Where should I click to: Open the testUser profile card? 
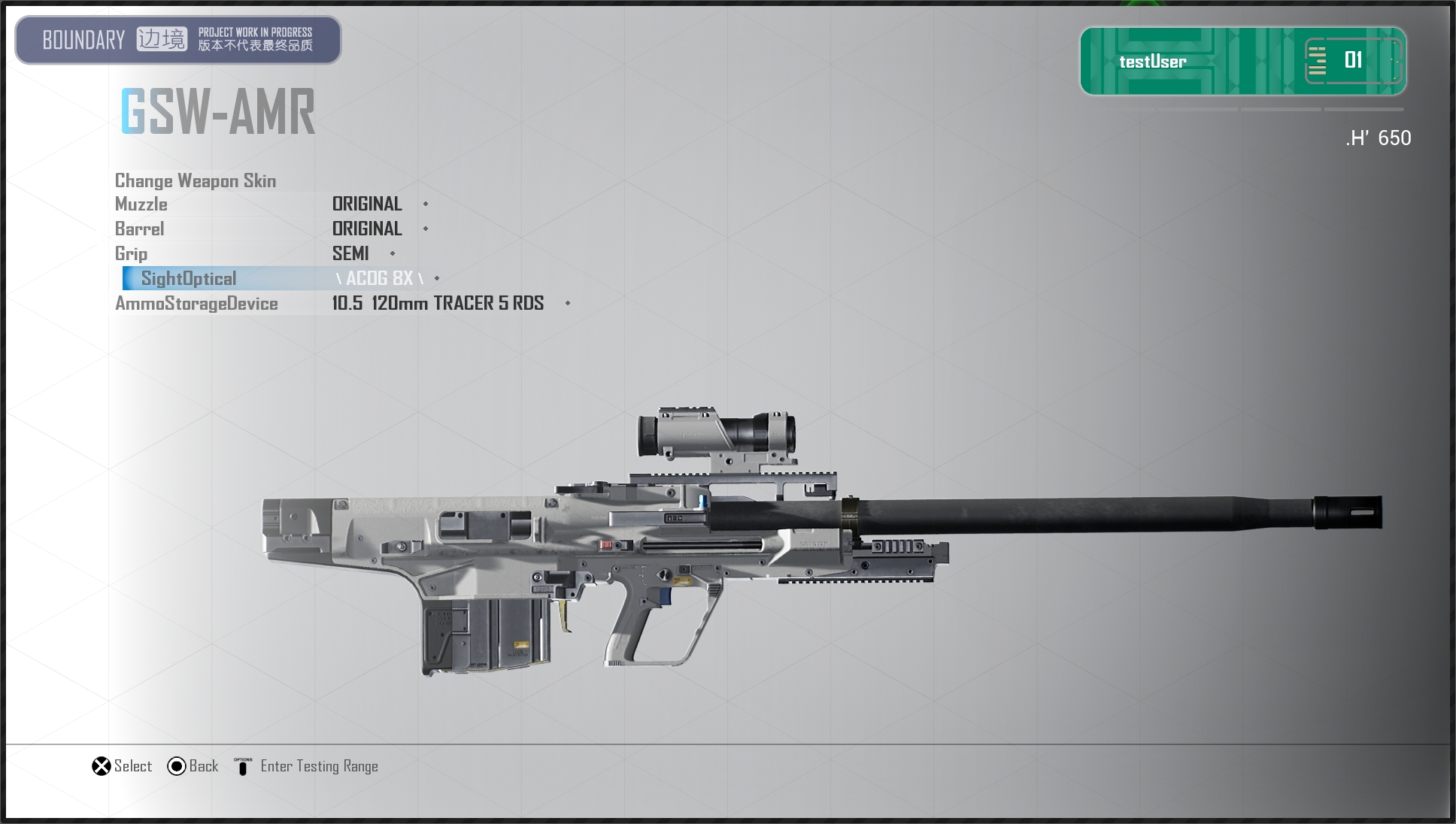[1242, 61]
